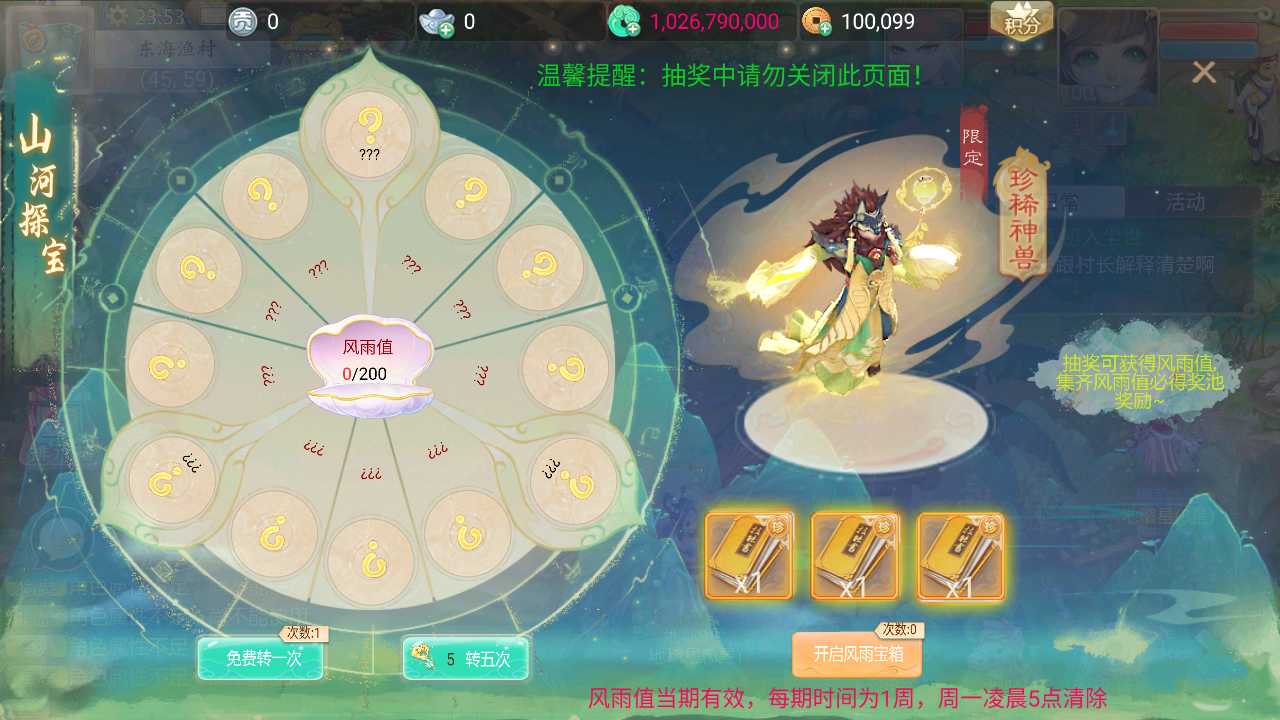This screenshot has height=720, width=1280.
Task: Select the first 山海经 book reward x1
Action: click(x=748, y=555)
